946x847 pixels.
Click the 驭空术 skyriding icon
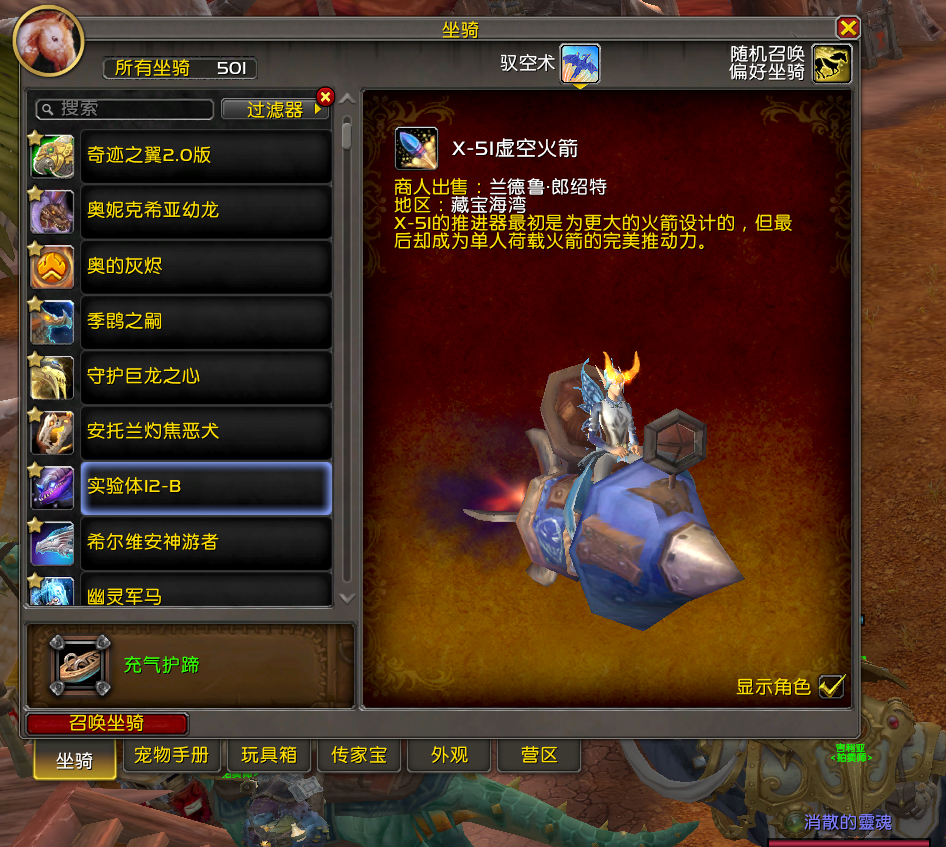[579, 64]
